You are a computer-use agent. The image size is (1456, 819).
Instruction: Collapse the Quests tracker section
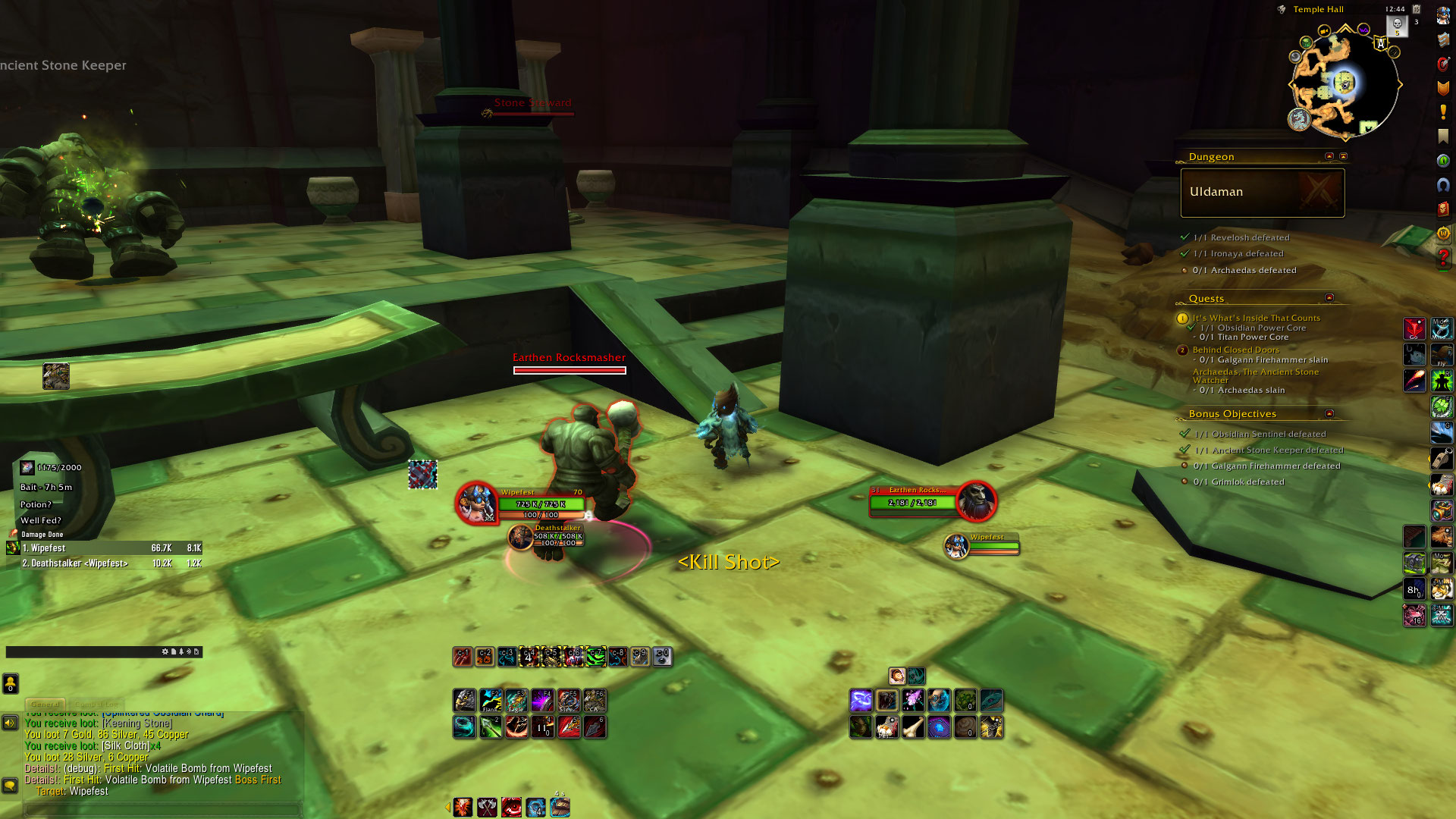tap(1329, 298)
